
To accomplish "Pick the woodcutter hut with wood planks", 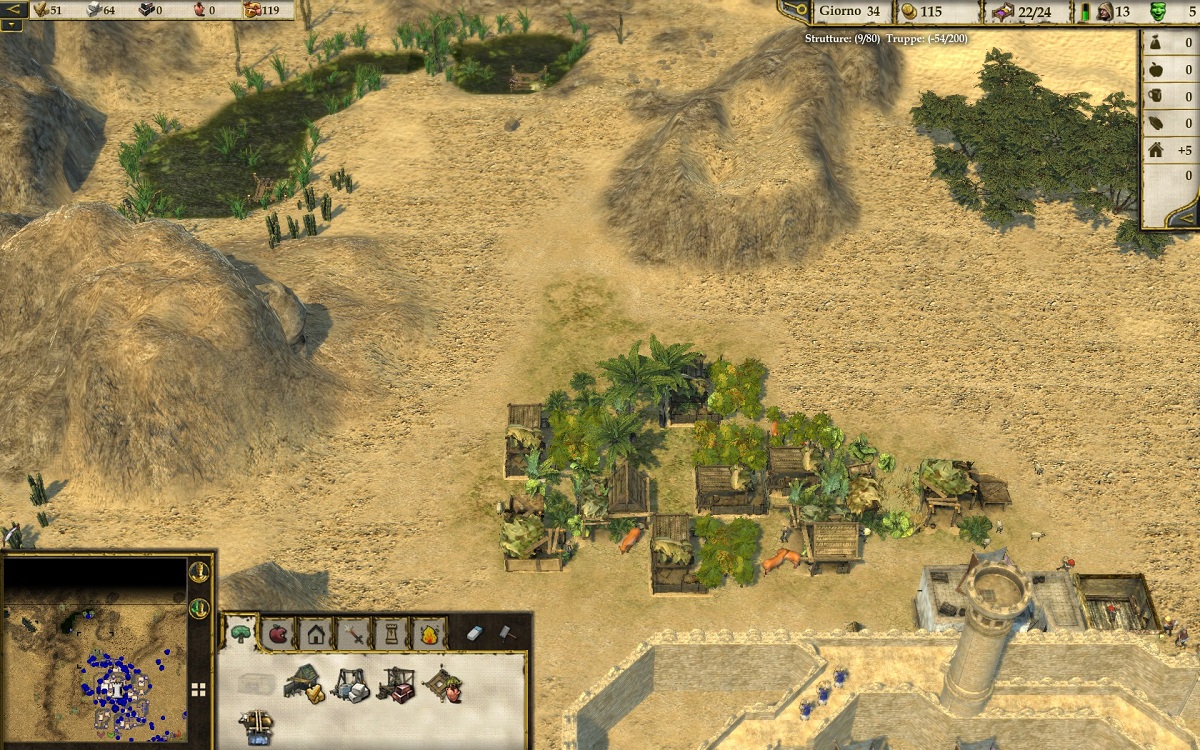I will [302, 682].
